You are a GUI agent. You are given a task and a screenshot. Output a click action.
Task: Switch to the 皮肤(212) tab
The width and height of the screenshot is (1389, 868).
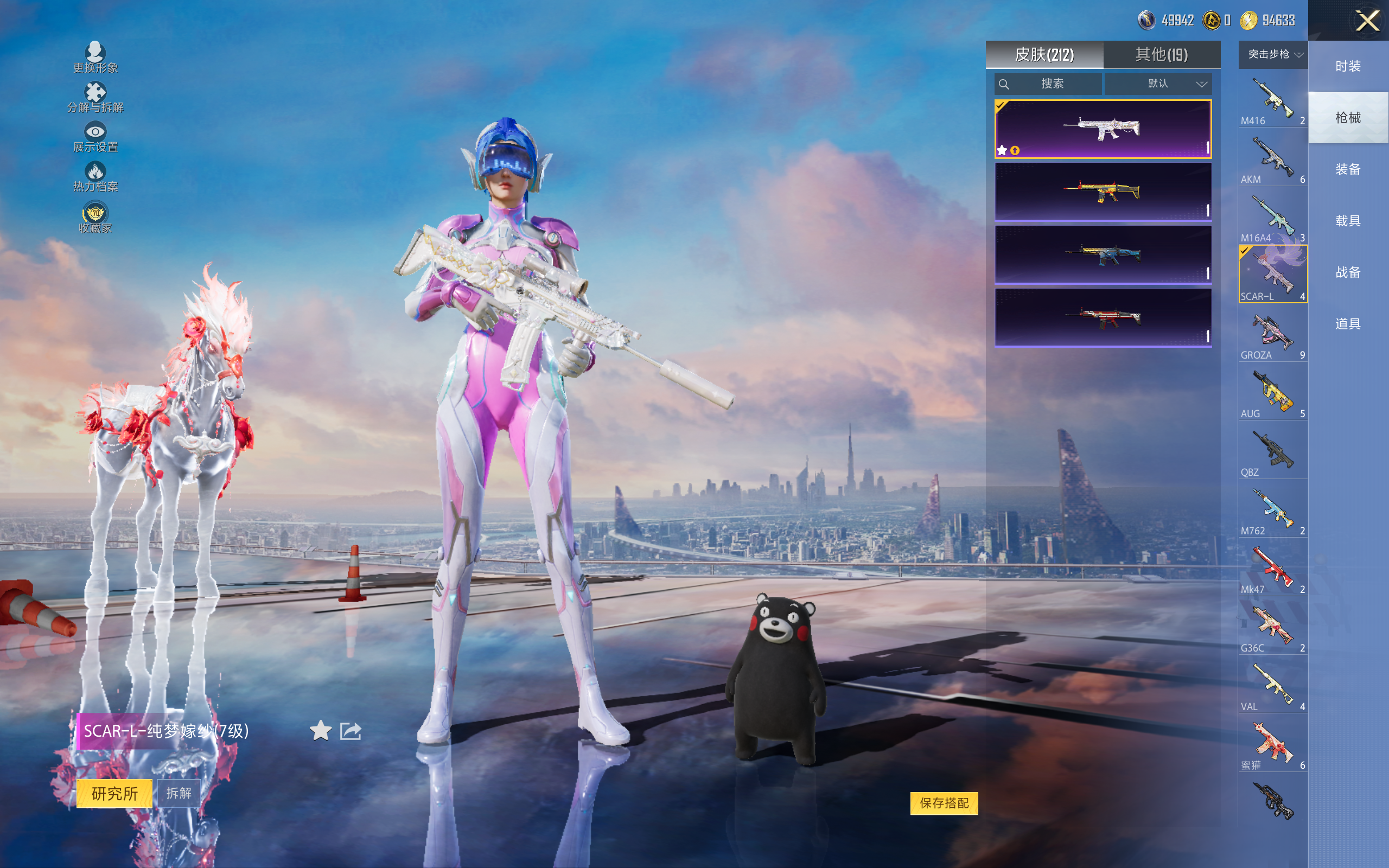click(1044, 55)
